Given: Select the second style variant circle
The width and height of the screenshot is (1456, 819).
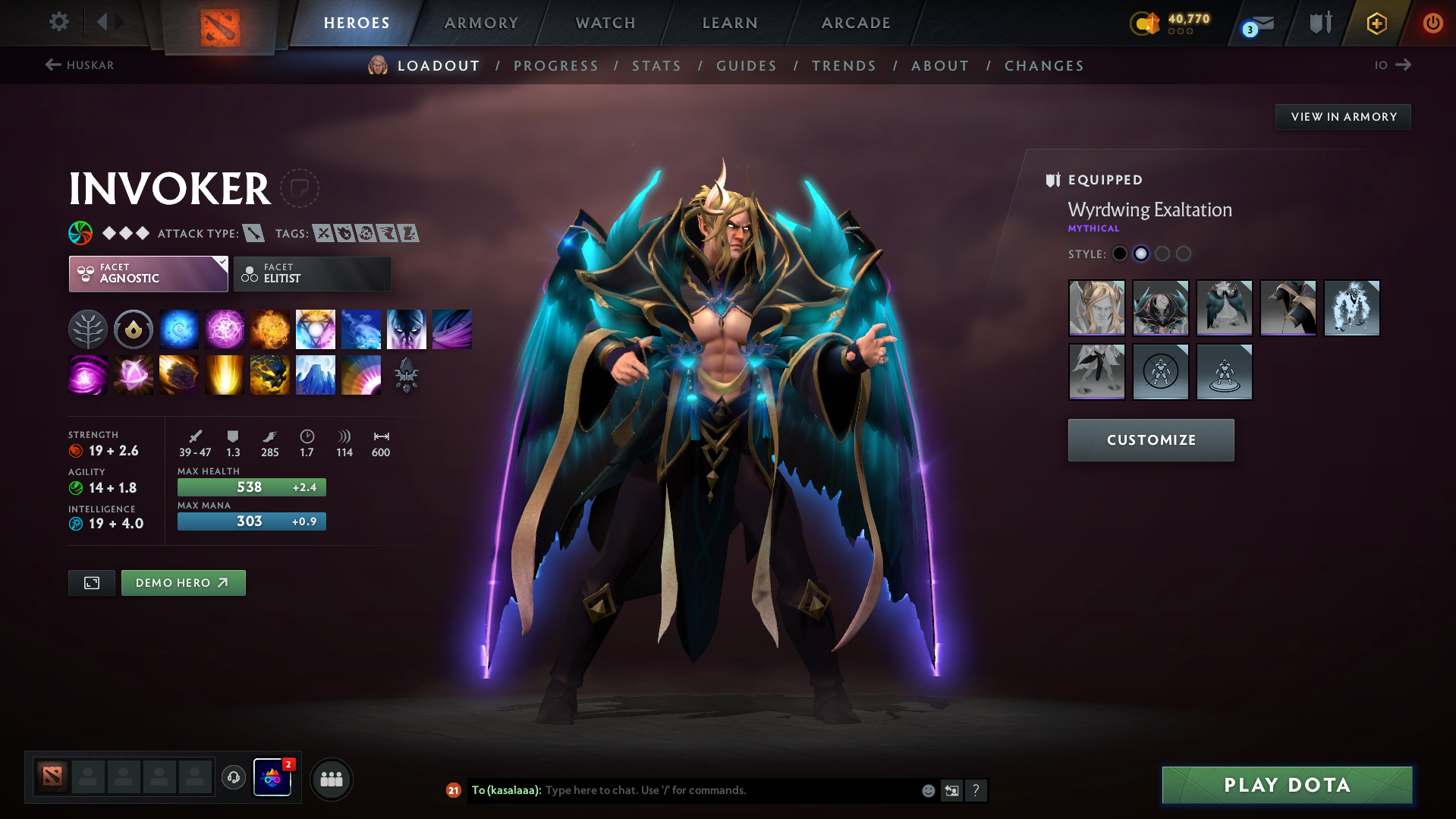Looking at the screenshot, I should point(1141,254).
